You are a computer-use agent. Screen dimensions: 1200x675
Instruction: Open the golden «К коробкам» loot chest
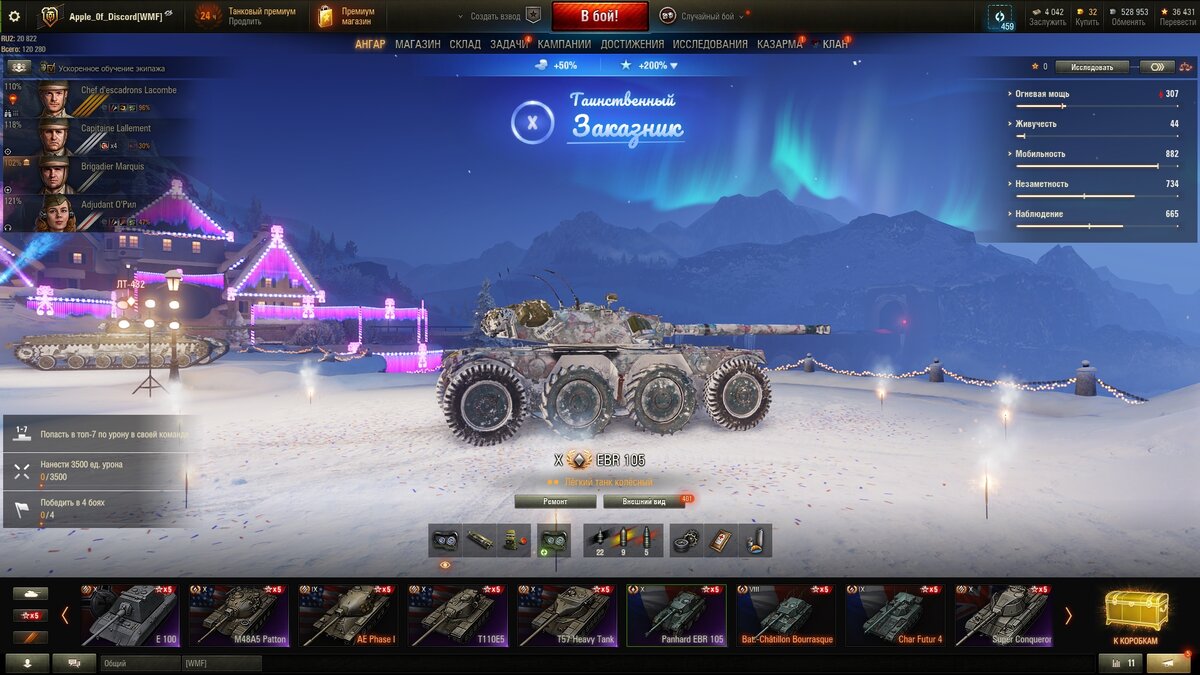(1135, 616)
